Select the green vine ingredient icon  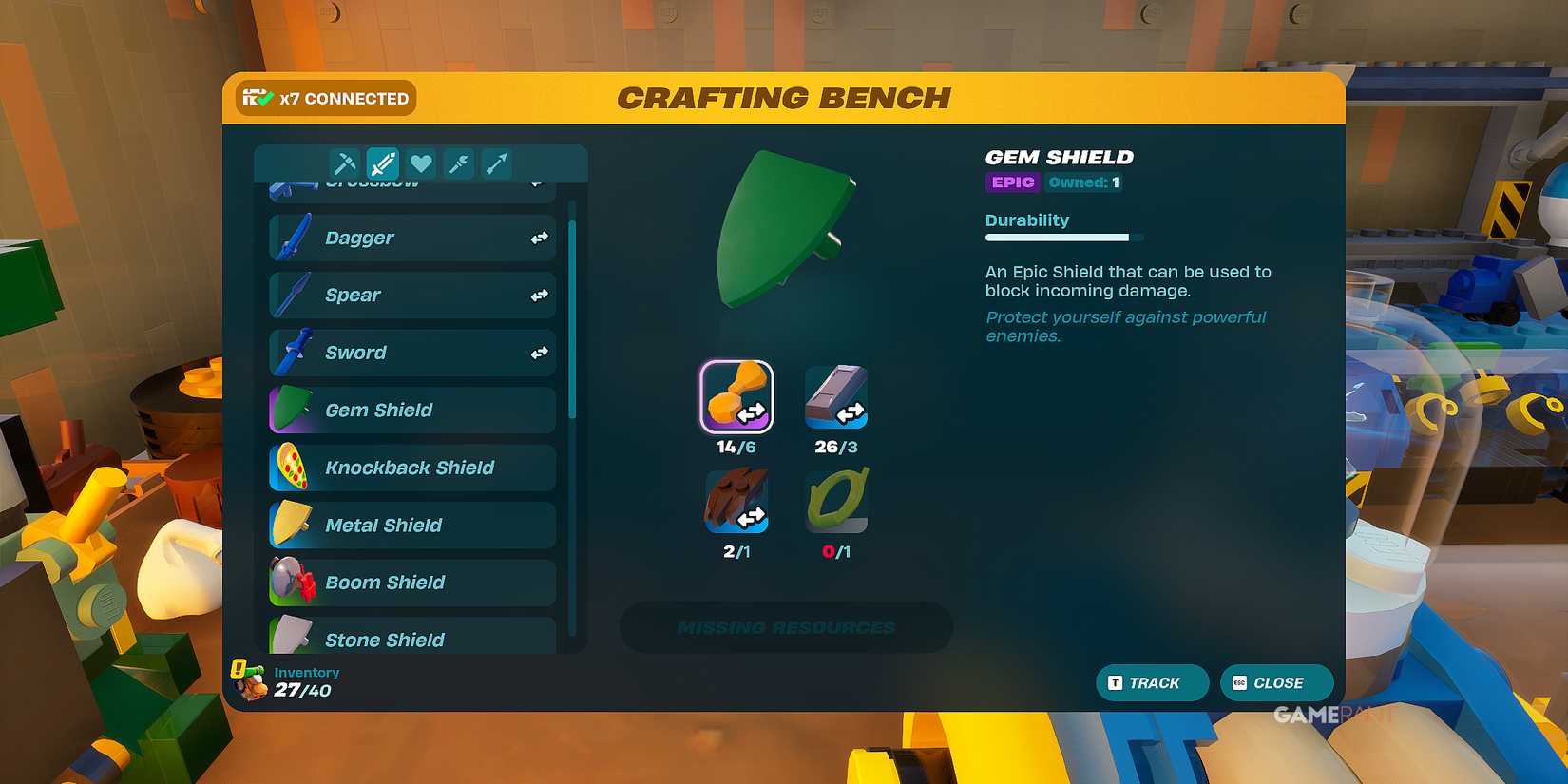pos(834,500)
